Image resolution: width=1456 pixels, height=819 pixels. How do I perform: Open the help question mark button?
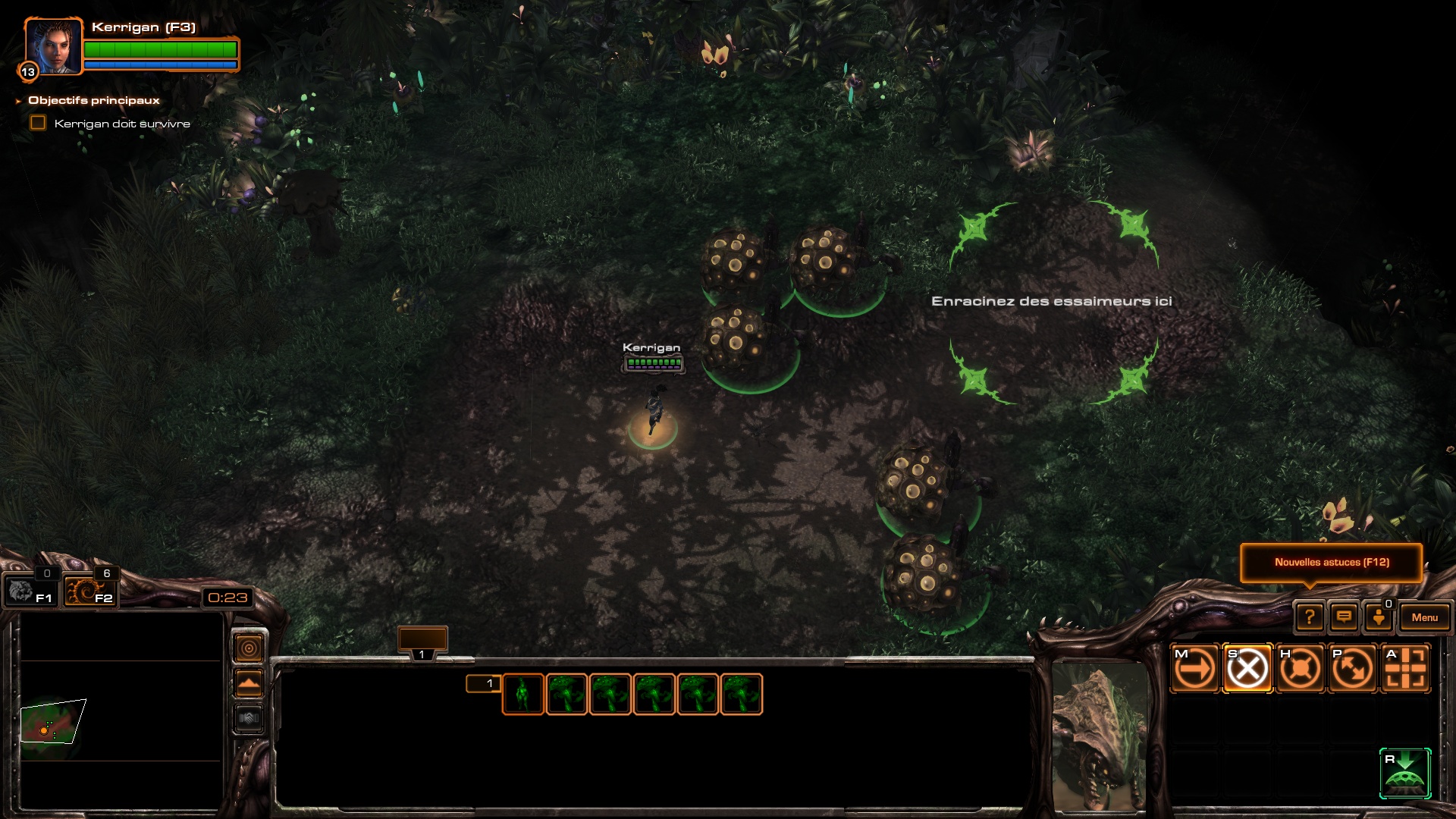coord(1310,617)
